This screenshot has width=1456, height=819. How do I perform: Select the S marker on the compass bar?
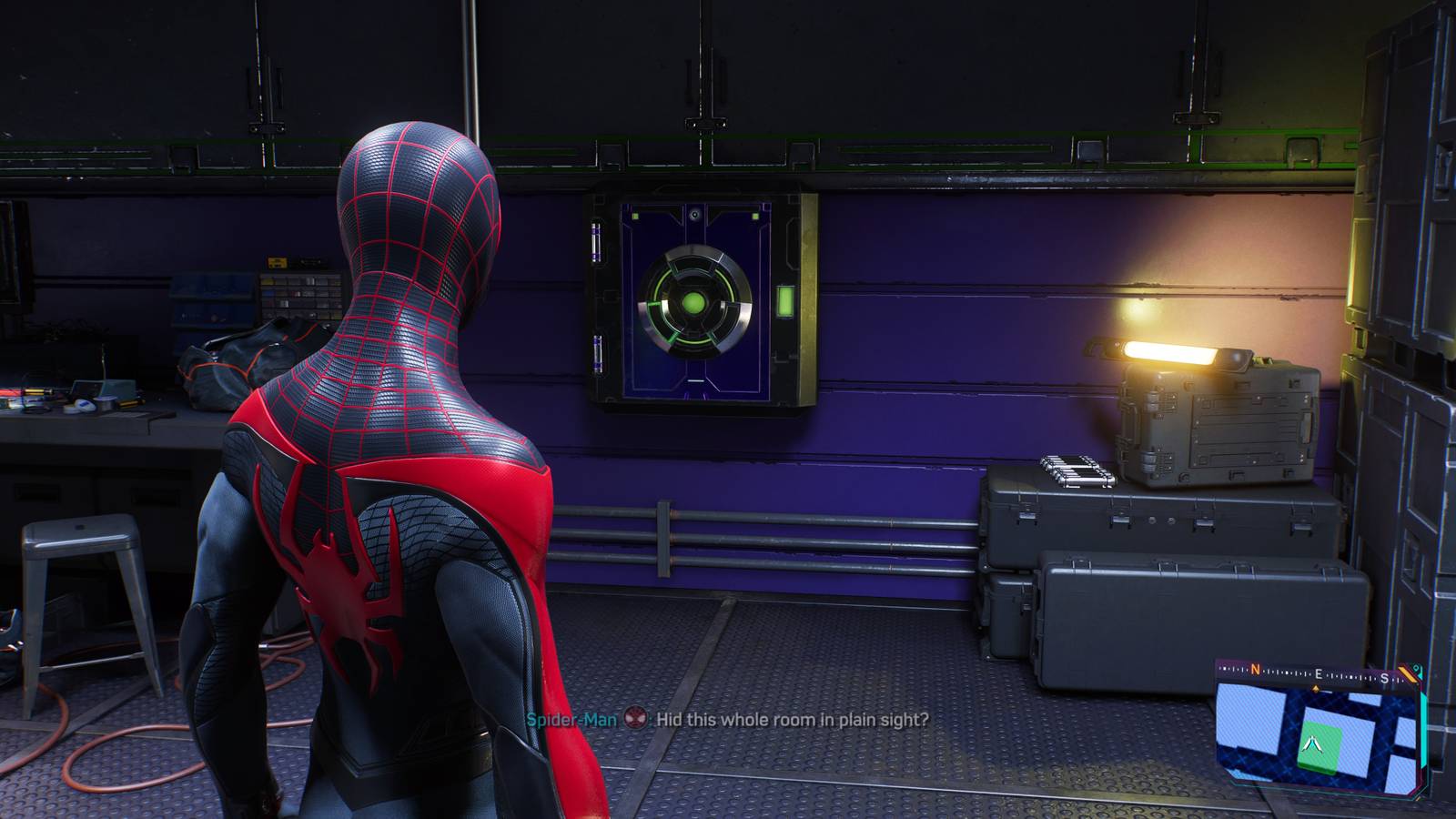point(1384,677)
